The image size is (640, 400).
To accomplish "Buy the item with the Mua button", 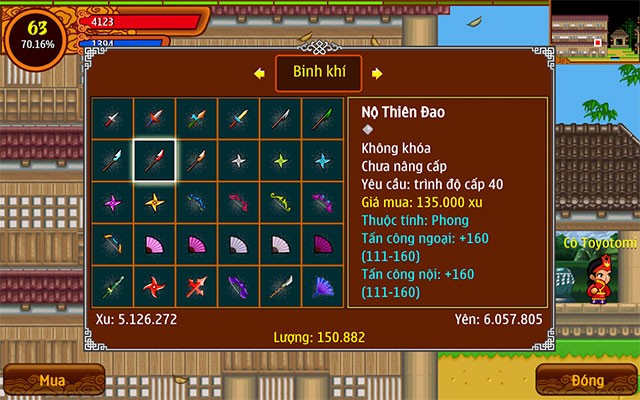I will 52,380.
